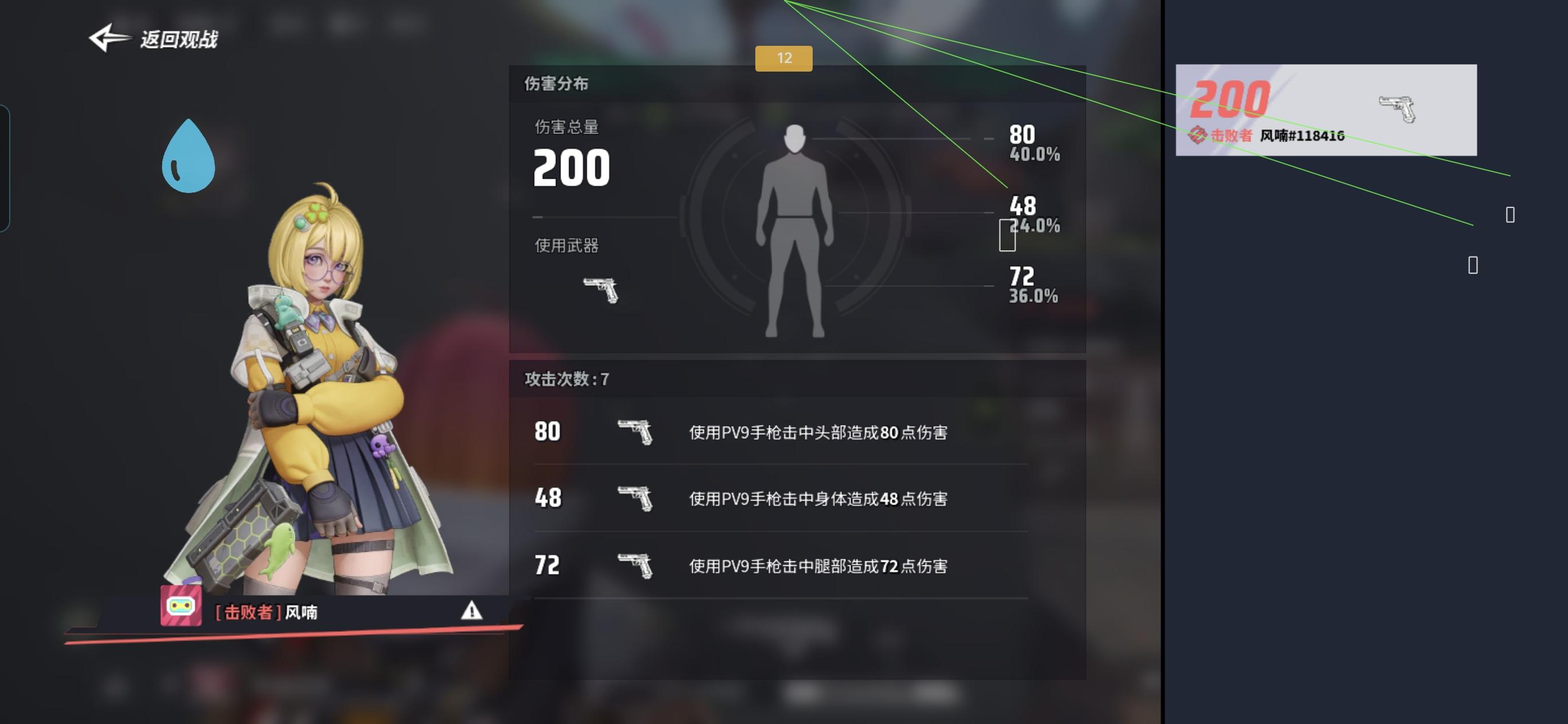The height and width of the screenshot is (724, 1568).
Task: Click the pistol icon in the 80 damage row
Action: coord(636,433)
